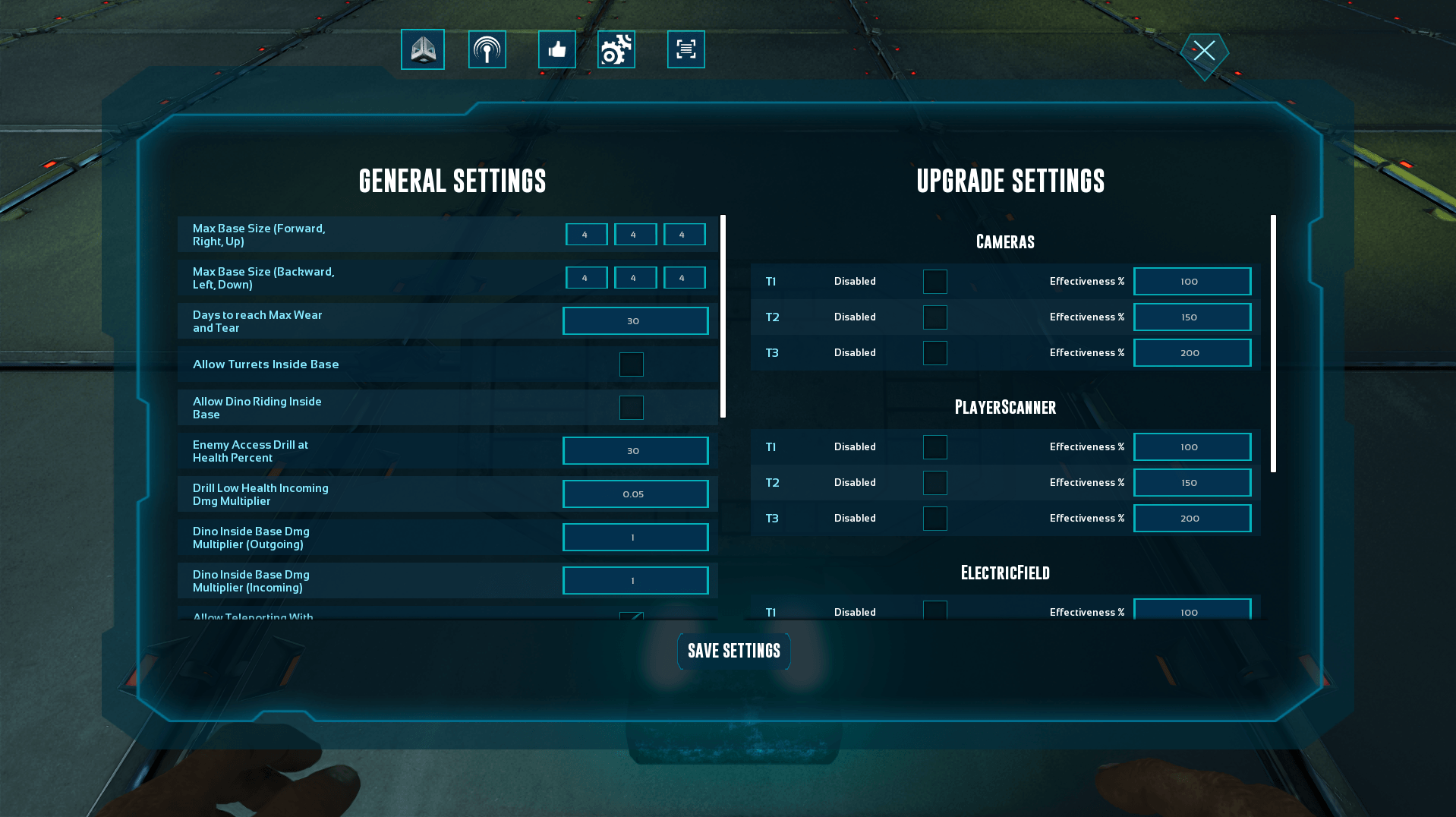Viewport: 1456px width, 817px height.
Task: Change Drill Low Health Dmg Multiplier value
Action: pos(635,494)
